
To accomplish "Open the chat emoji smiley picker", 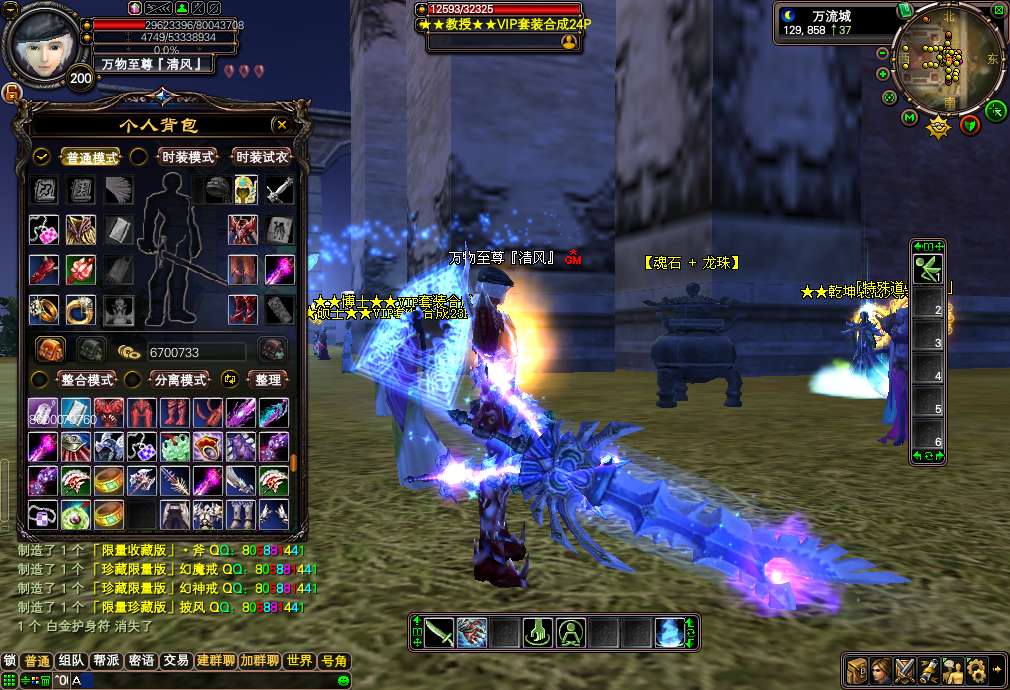I will point(343,681).
